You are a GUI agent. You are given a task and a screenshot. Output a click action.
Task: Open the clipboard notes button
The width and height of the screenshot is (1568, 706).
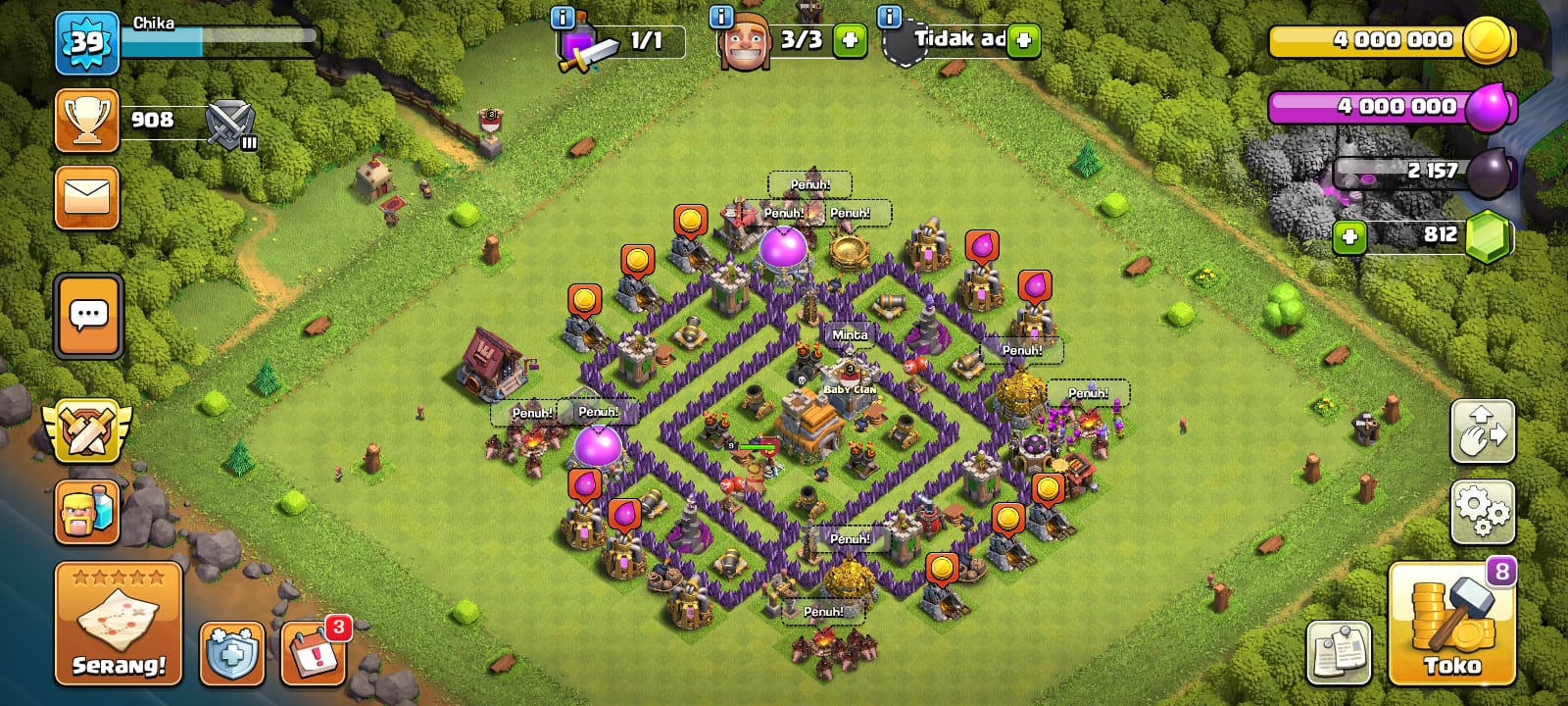[1339, 652]
